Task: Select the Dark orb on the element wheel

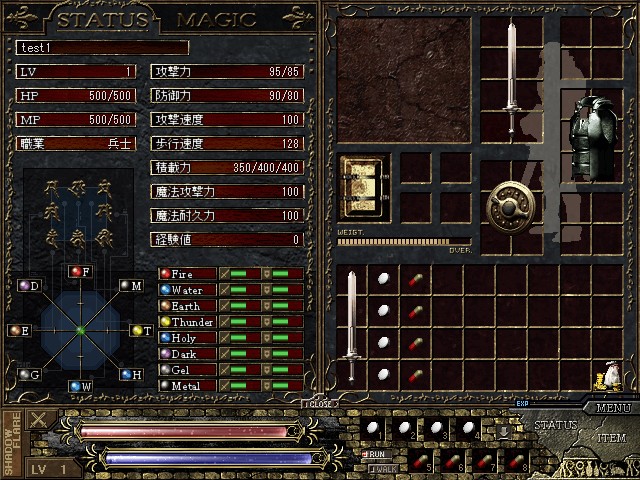Action: (25, 286)
